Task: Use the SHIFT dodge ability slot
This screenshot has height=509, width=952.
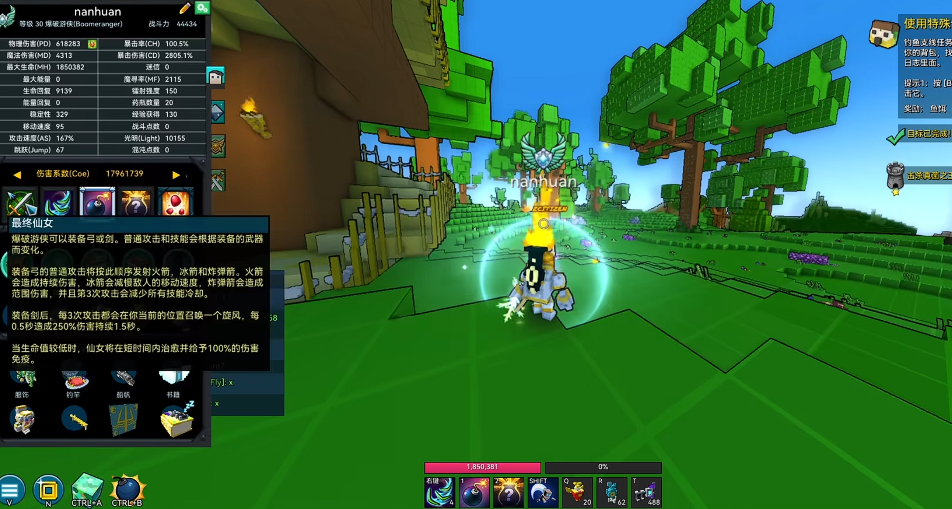Action: 543,492
